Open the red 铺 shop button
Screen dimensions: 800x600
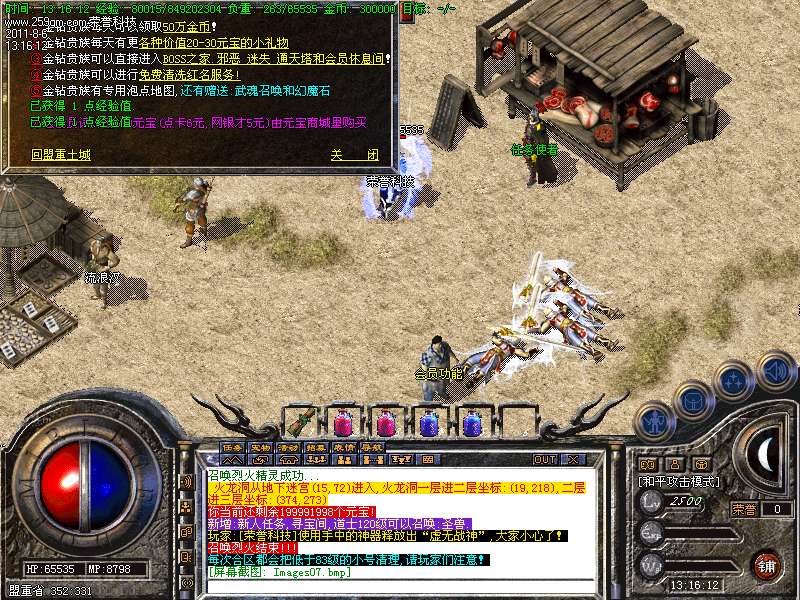tap(764, 564)
